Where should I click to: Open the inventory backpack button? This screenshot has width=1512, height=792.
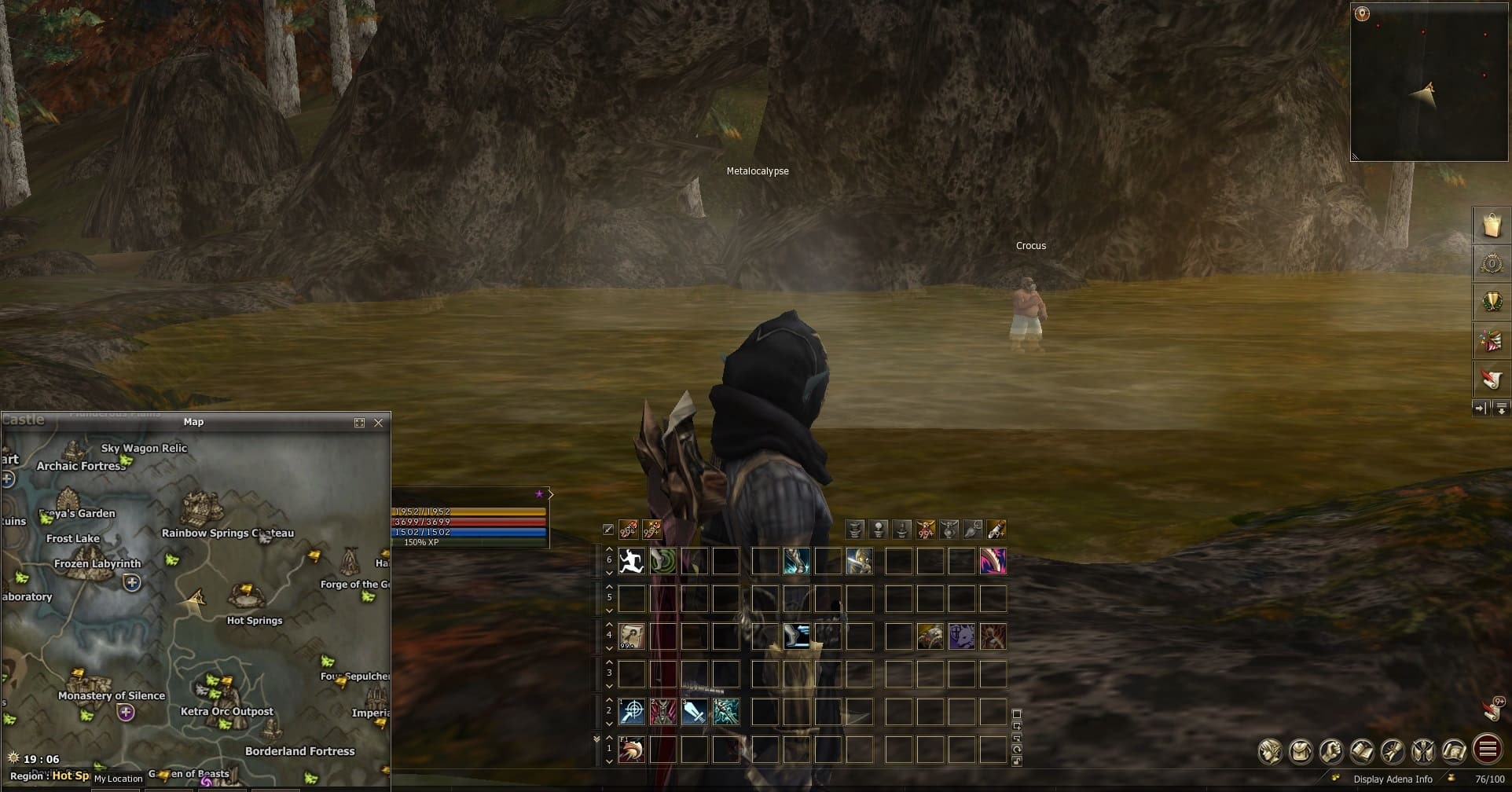1301,751
